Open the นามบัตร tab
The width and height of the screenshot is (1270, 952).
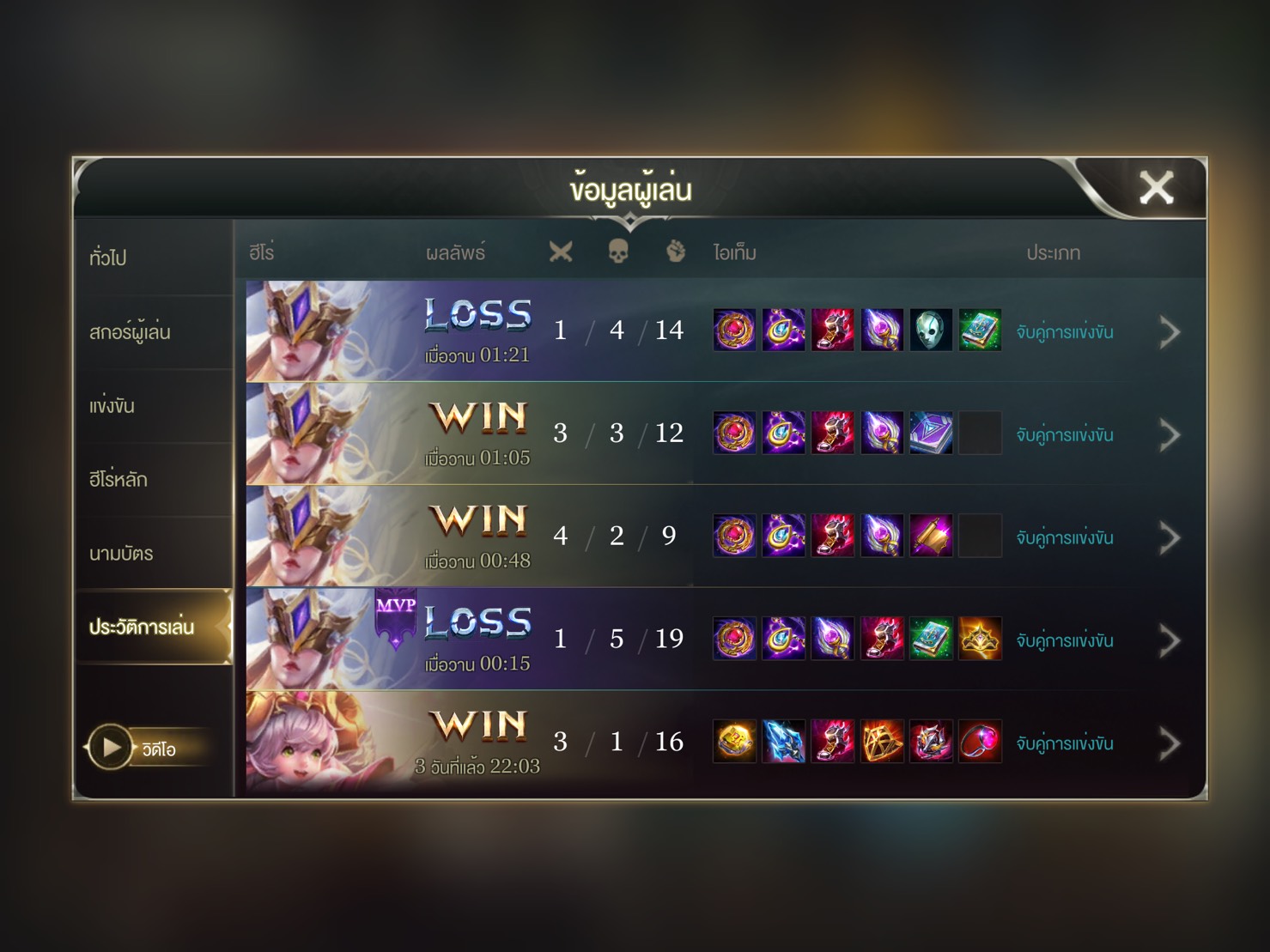pos(121,554)
